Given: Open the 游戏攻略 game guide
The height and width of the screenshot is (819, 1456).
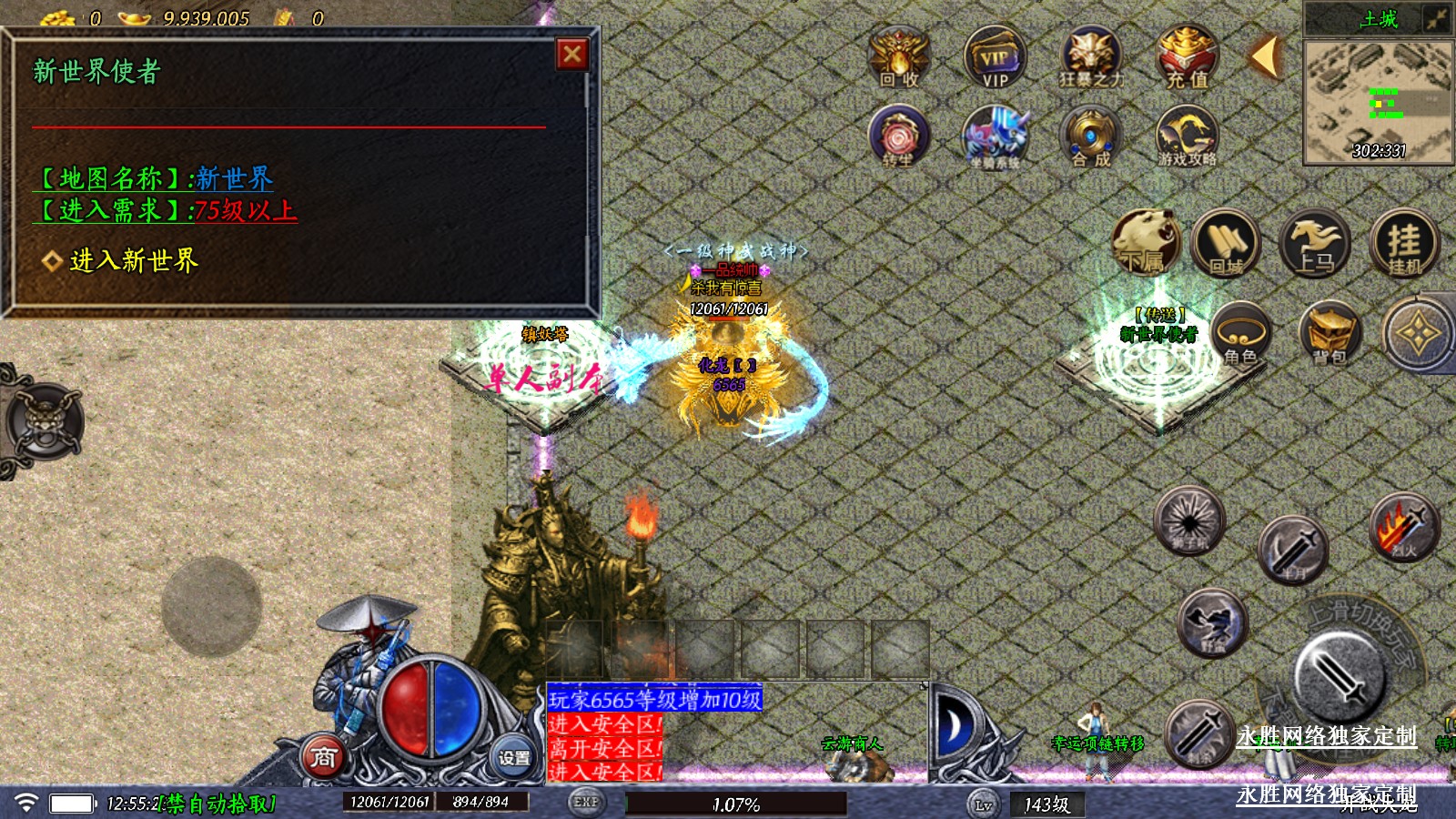Looking at the screenshot, I should (x=1187, y=136).
